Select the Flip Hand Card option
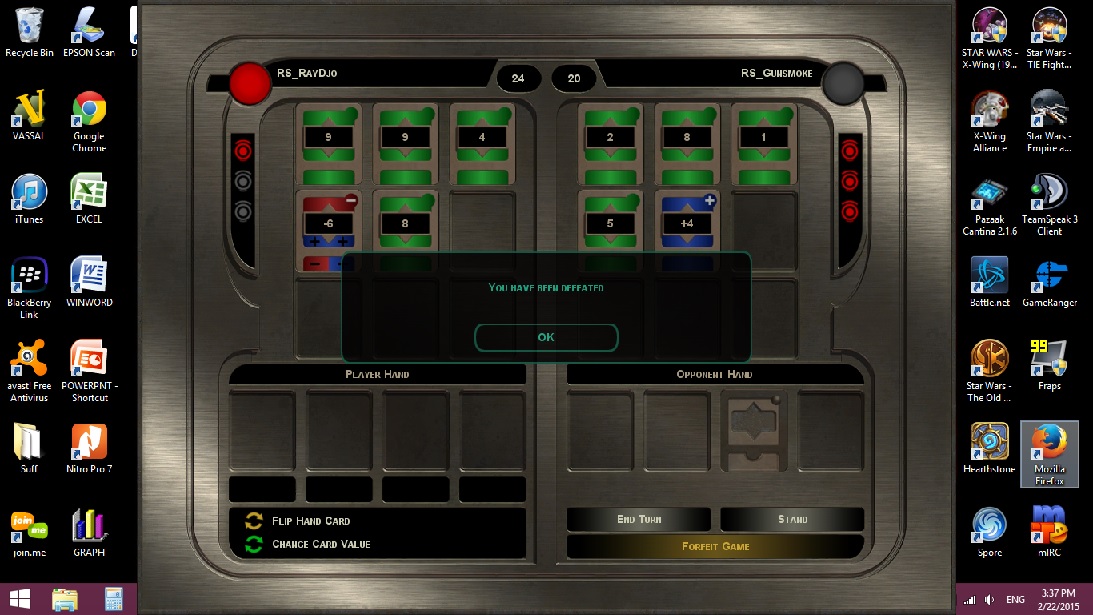This screenshot has width=1093, height=615. click(x=311, y=521)
